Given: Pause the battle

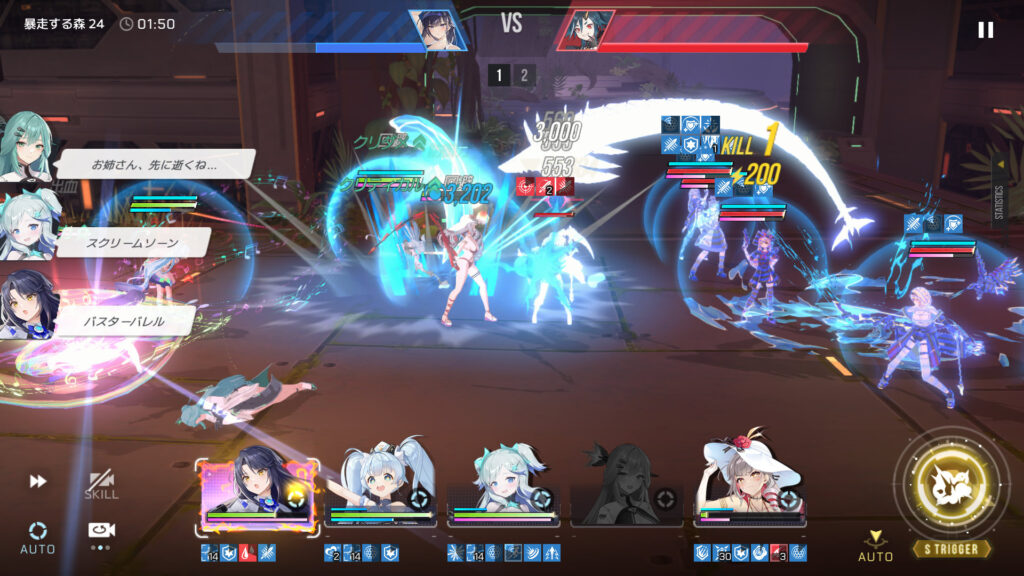Looking at the screenshot, I should pos(985,30).
